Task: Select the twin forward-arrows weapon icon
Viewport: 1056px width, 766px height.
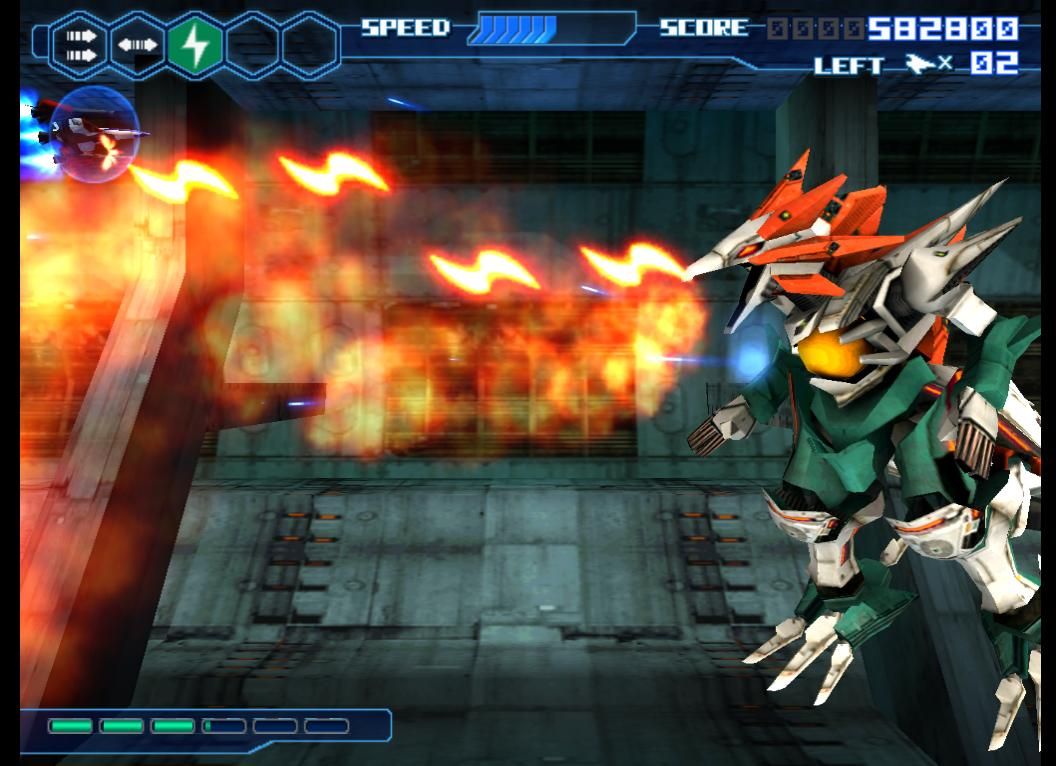Action: pyautogui.click(x=79, y=45)
